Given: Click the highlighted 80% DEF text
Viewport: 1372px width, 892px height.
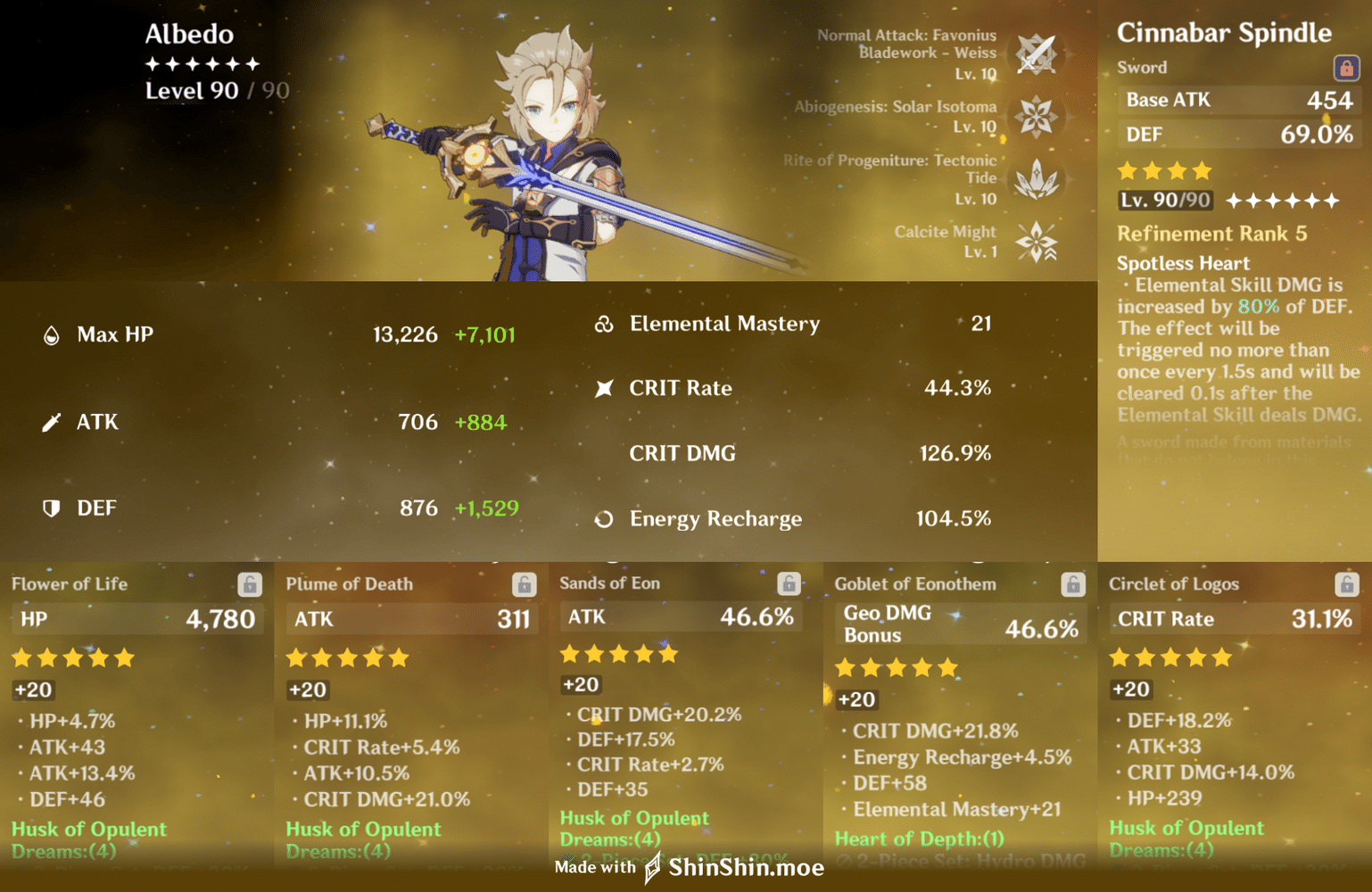Looking at the screenshot, I should (x=1259, y=306).
